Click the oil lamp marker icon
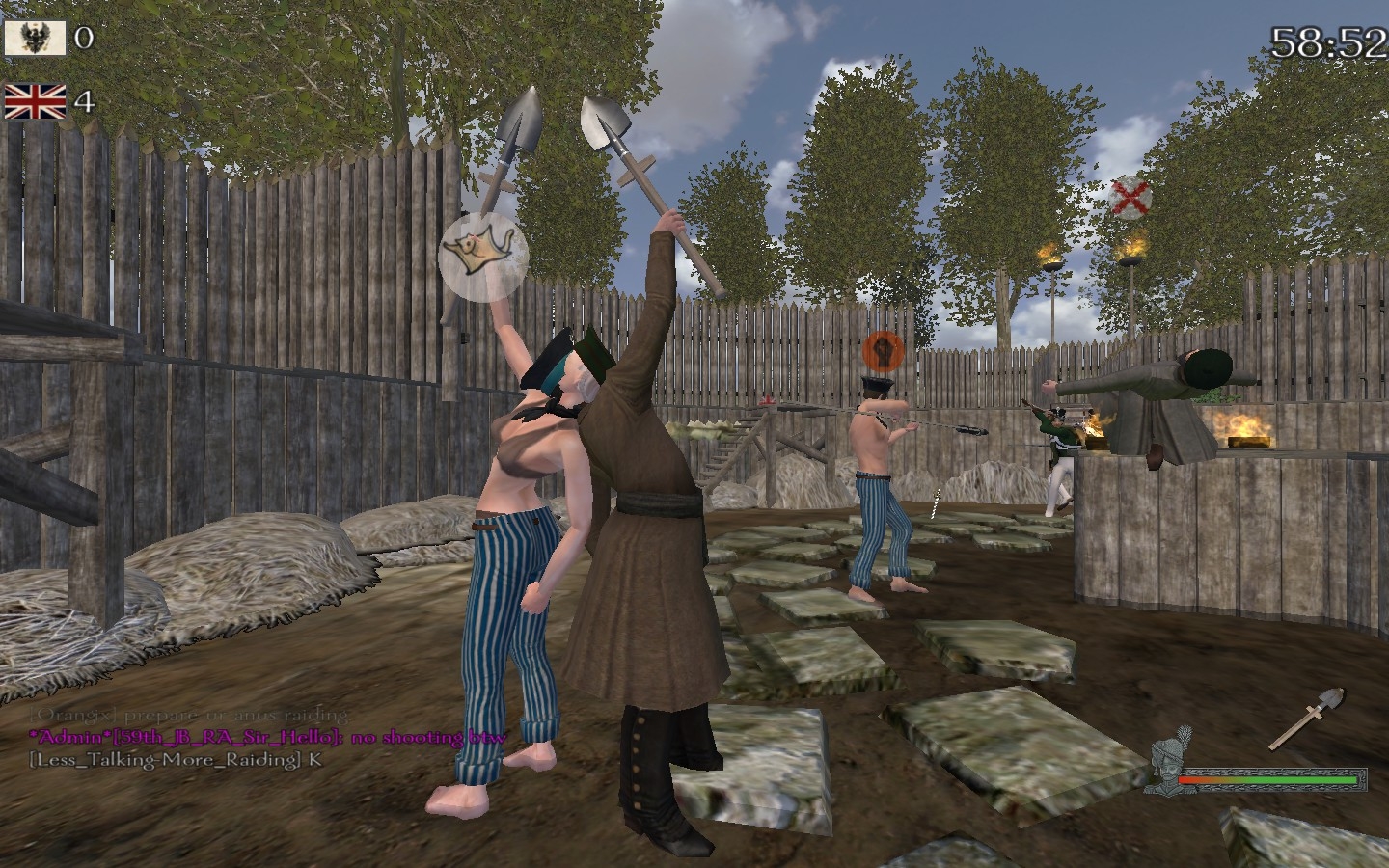This screenshot has height=868, width=1389. click(x=483, y=256)
